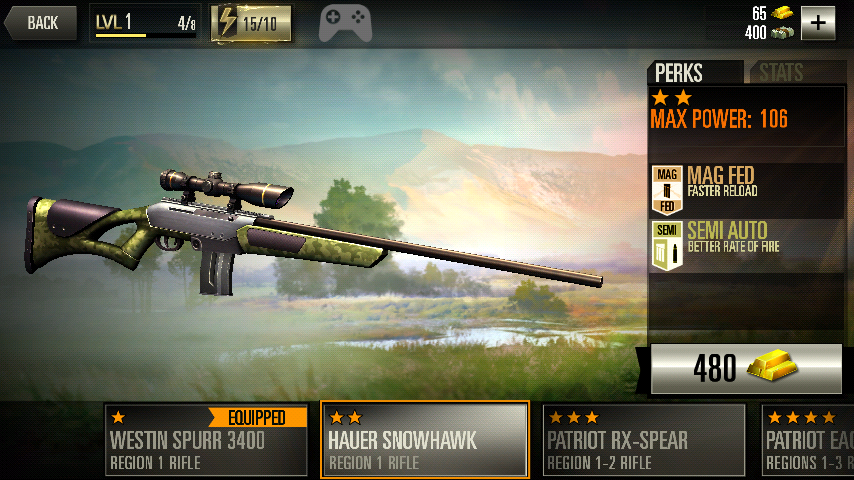Open the energy refill lightning indicator
The width and height of the screenshot is (854, 480).
click(251, 23)
